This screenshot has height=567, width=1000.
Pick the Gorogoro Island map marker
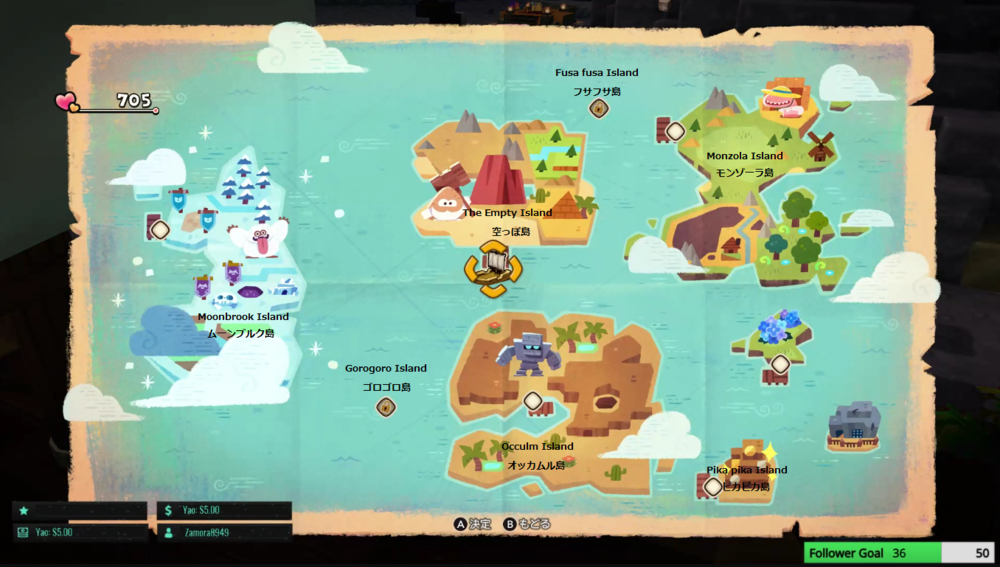[386, 407]
